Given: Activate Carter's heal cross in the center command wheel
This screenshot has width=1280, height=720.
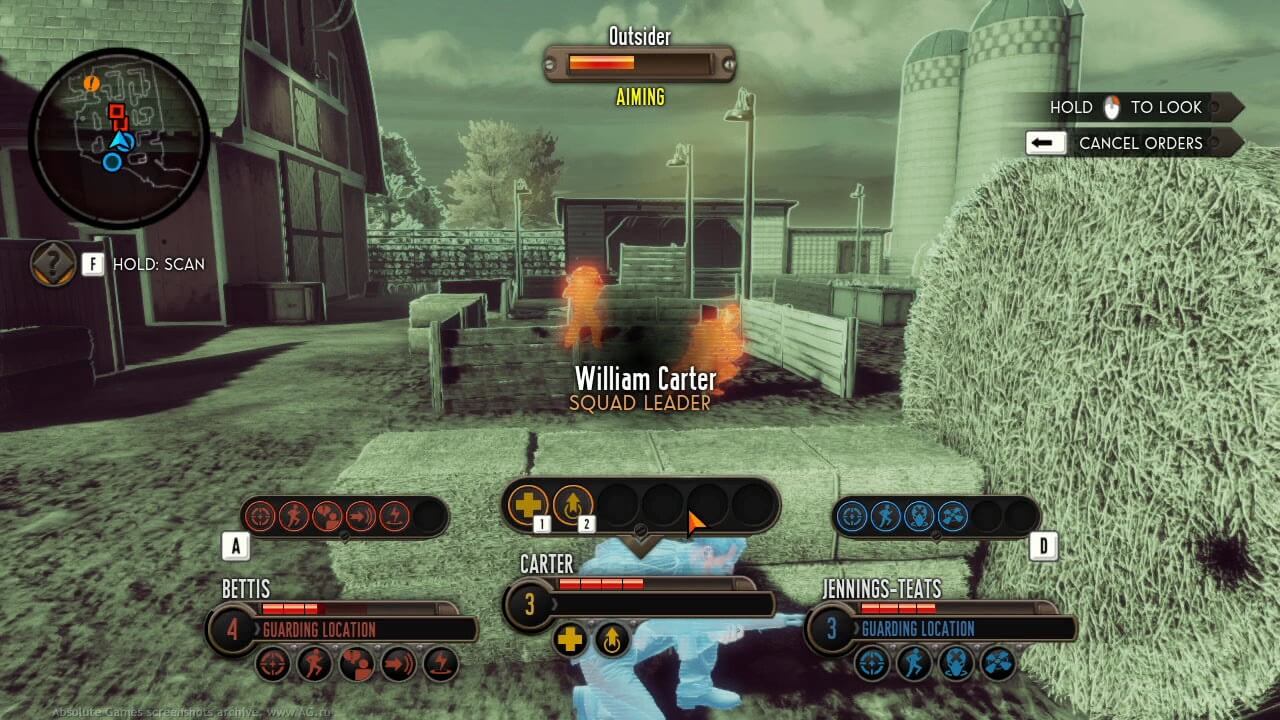Looking at the screenshot, I should (x=528, y=505).
